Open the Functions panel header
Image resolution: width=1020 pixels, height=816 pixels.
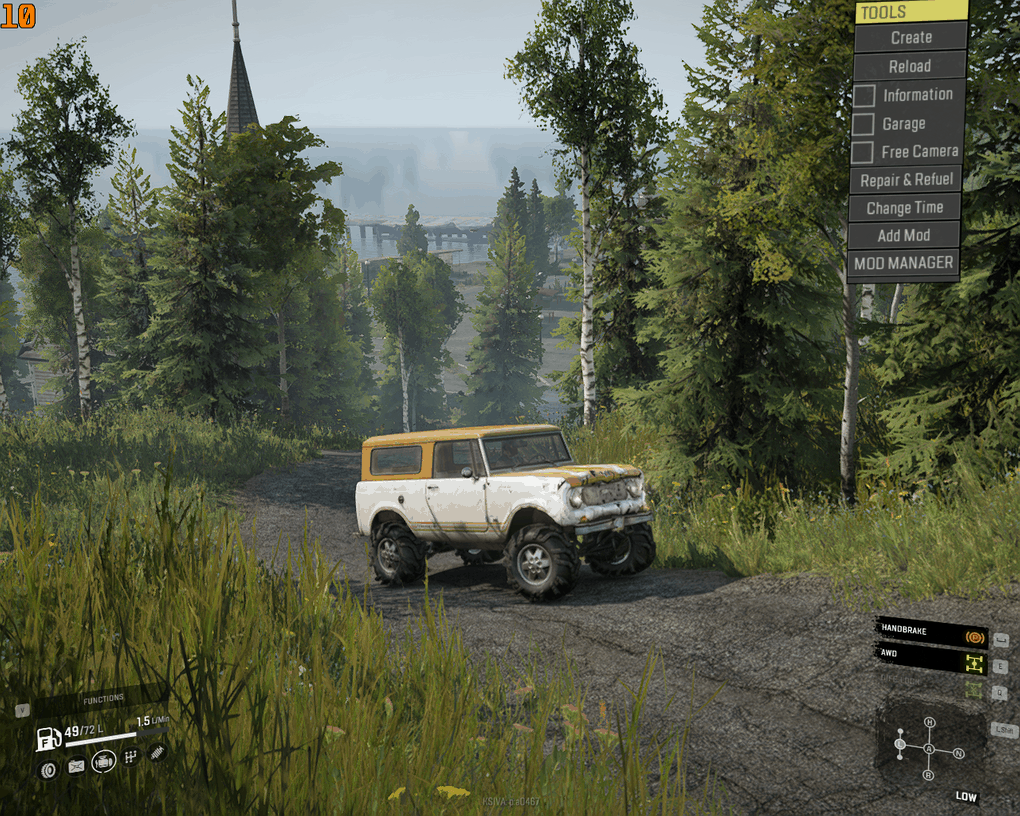point(103,698)
